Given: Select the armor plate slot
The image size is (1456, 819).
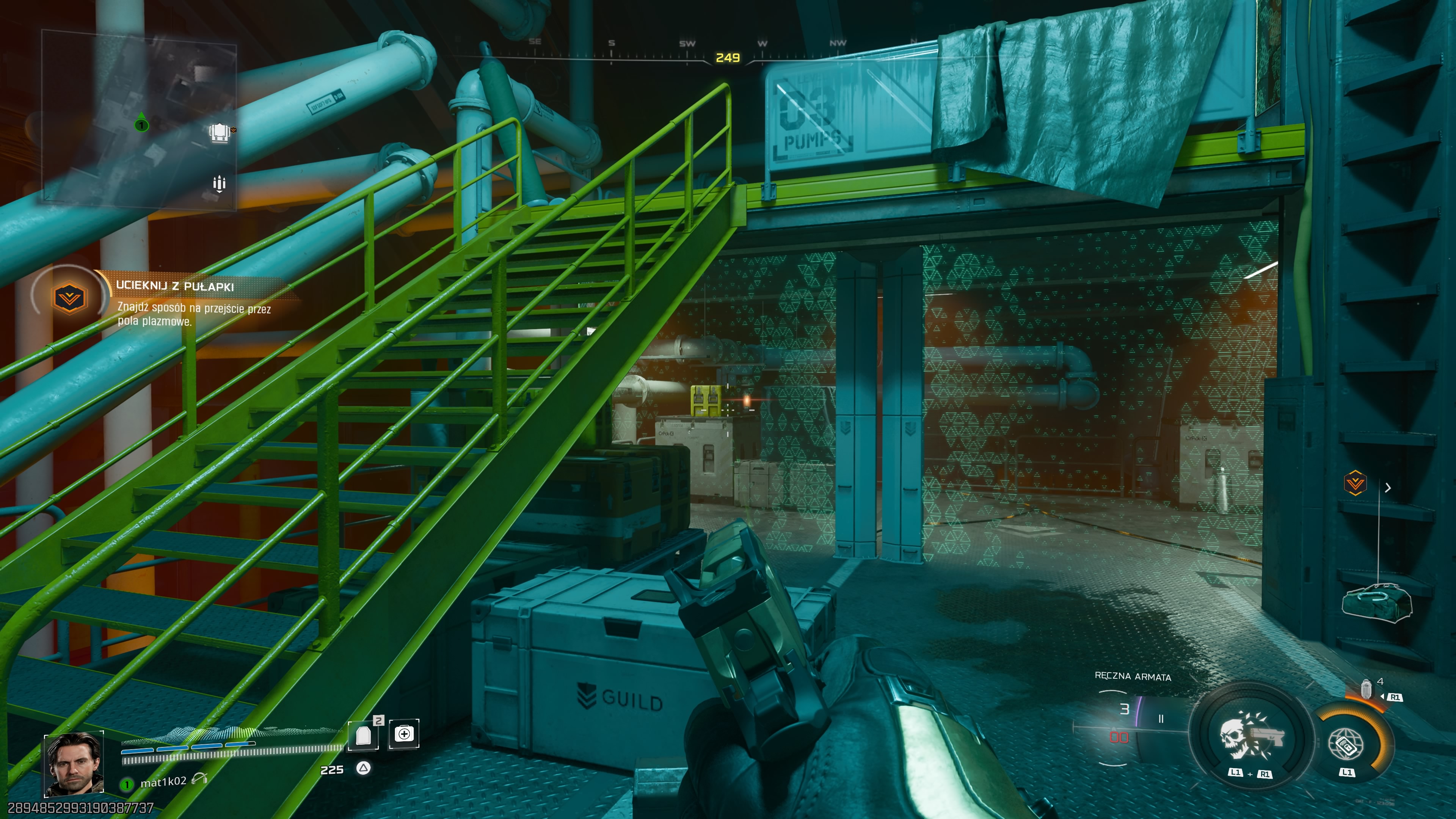Looking at the screenshot, I should 364,735.
